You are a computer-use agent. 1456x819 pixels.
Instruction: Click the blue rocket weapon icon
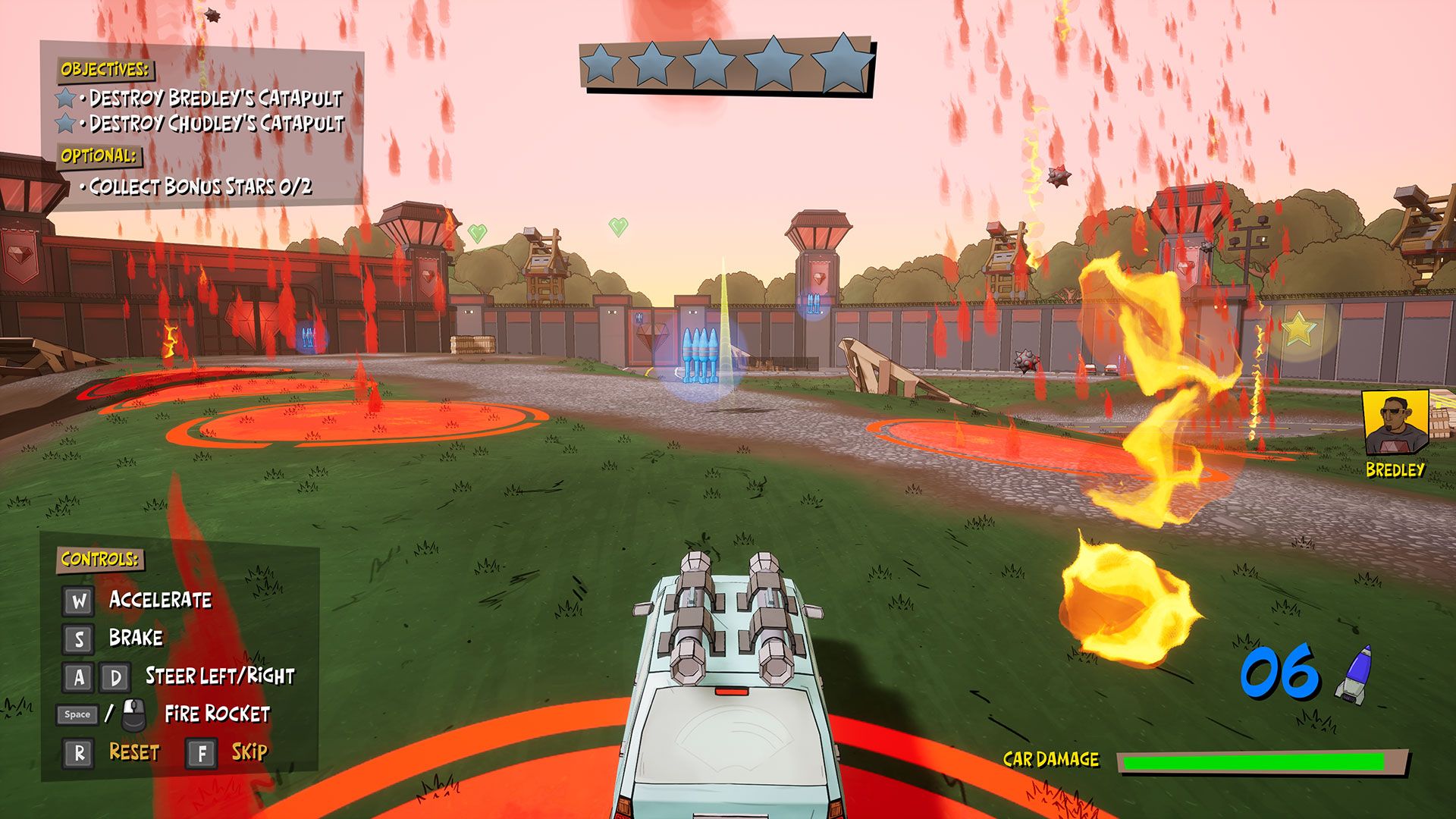tap(1355, 673)
